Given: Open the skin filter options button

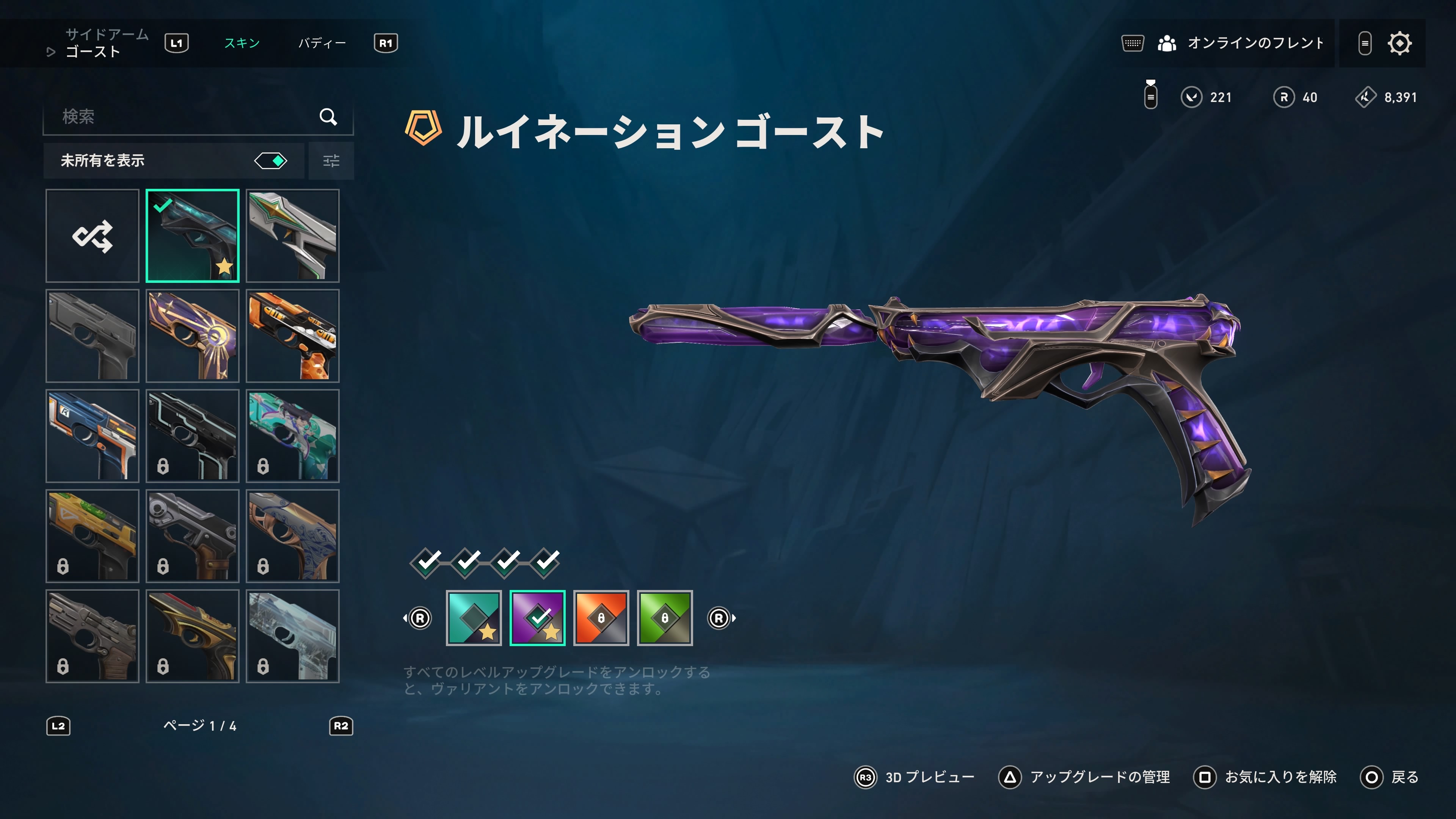Looking at the screenshot, I should point(331,161).
